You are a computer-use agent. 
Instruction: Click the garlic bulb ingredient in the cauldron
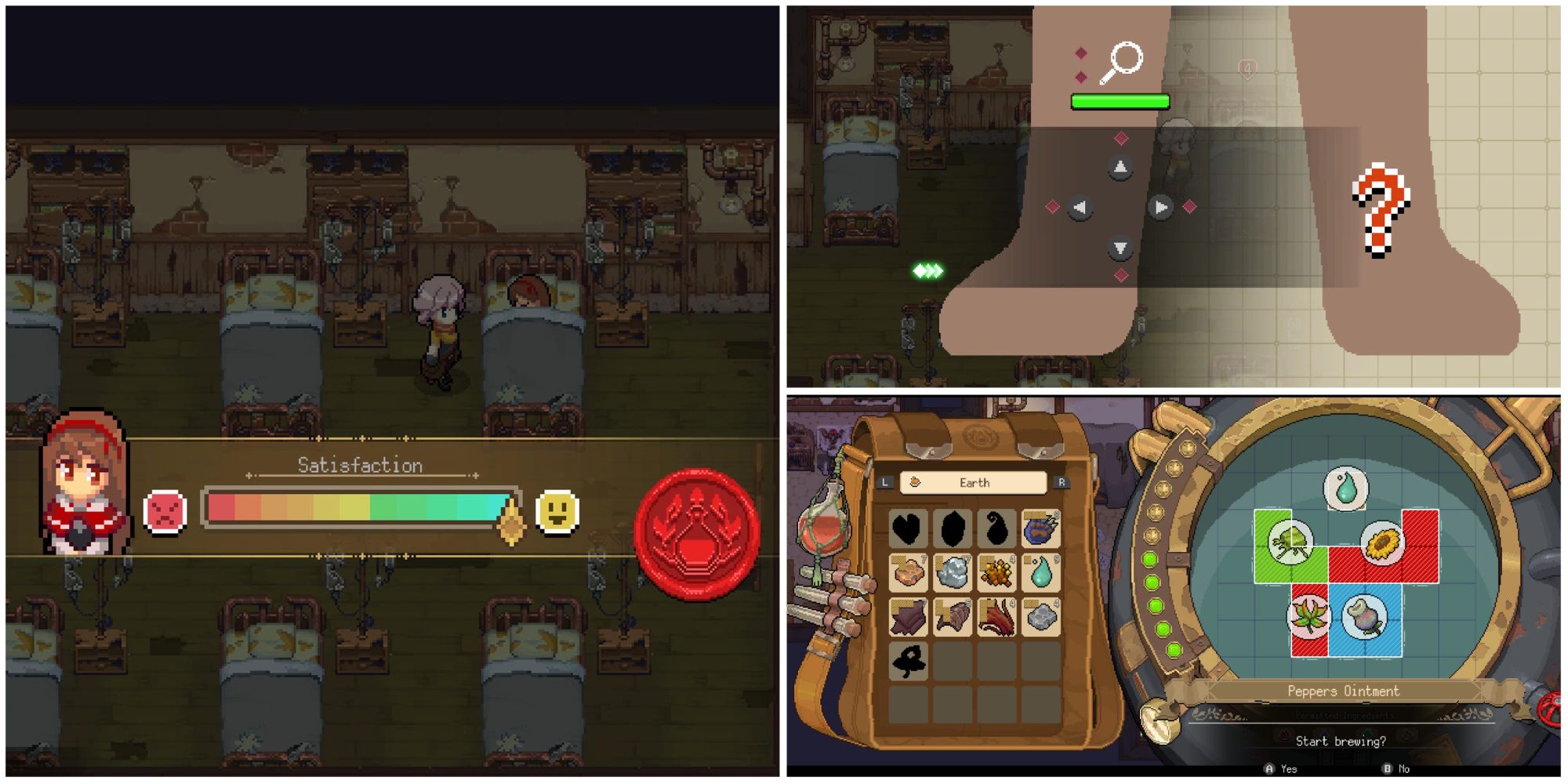(1364, 616)
